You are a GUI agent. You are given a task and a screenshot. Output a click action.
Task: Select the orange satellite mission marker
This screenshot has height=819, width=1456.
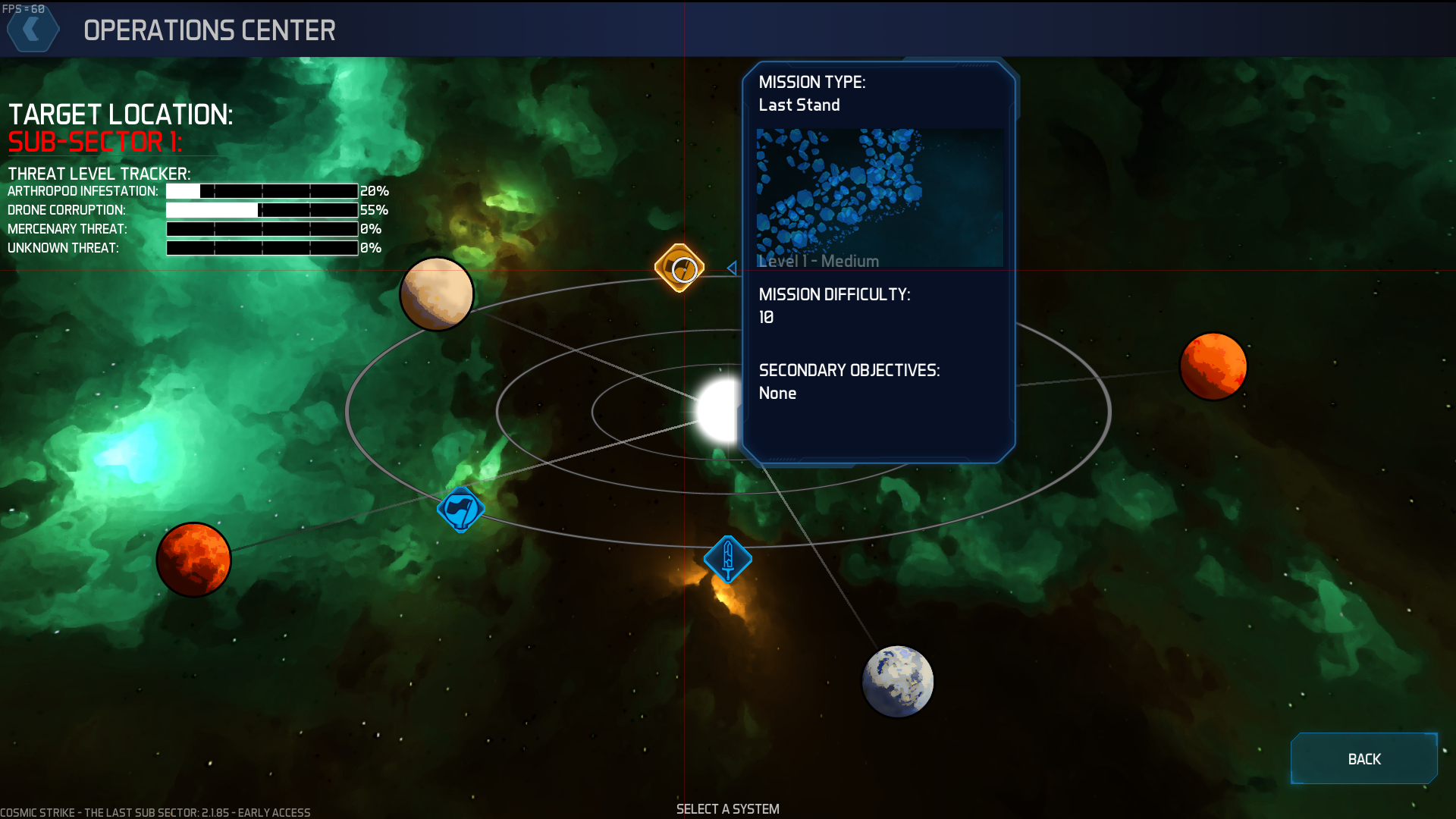click(679, 268)
